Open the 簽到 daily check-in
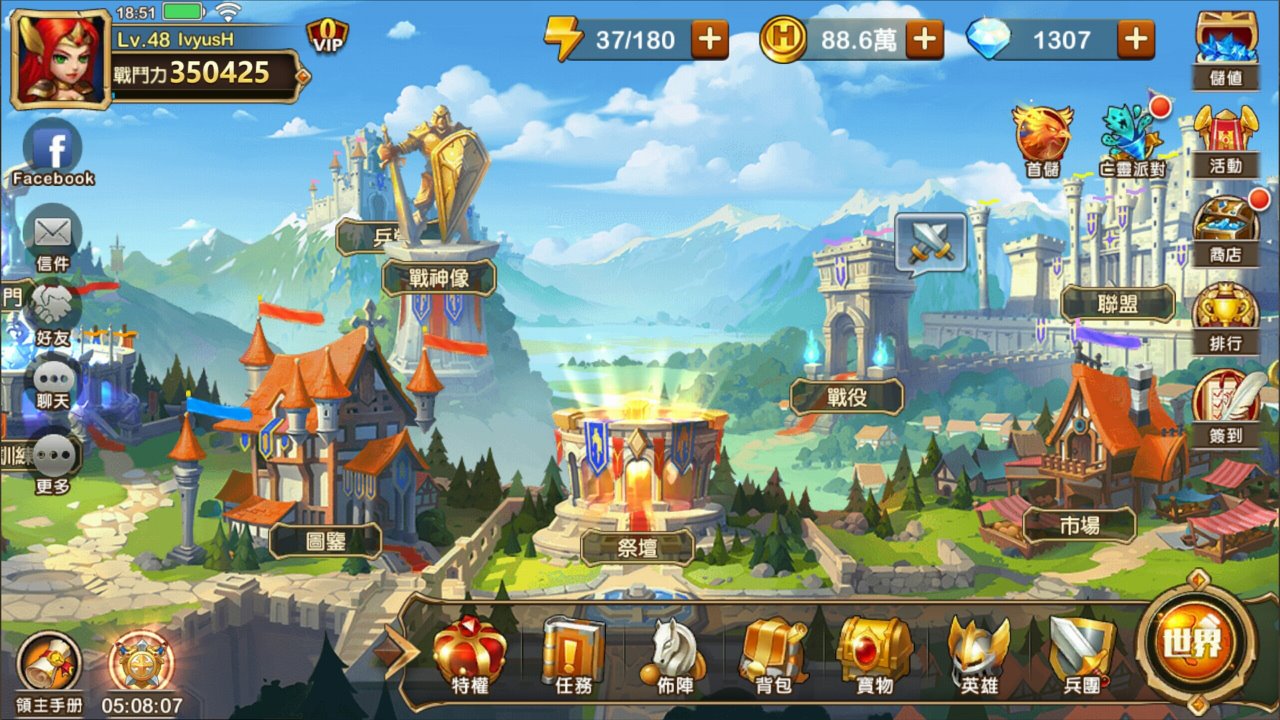Image resolution: width=1280 pixels, height=720 pixels. tap(1226, 404)
